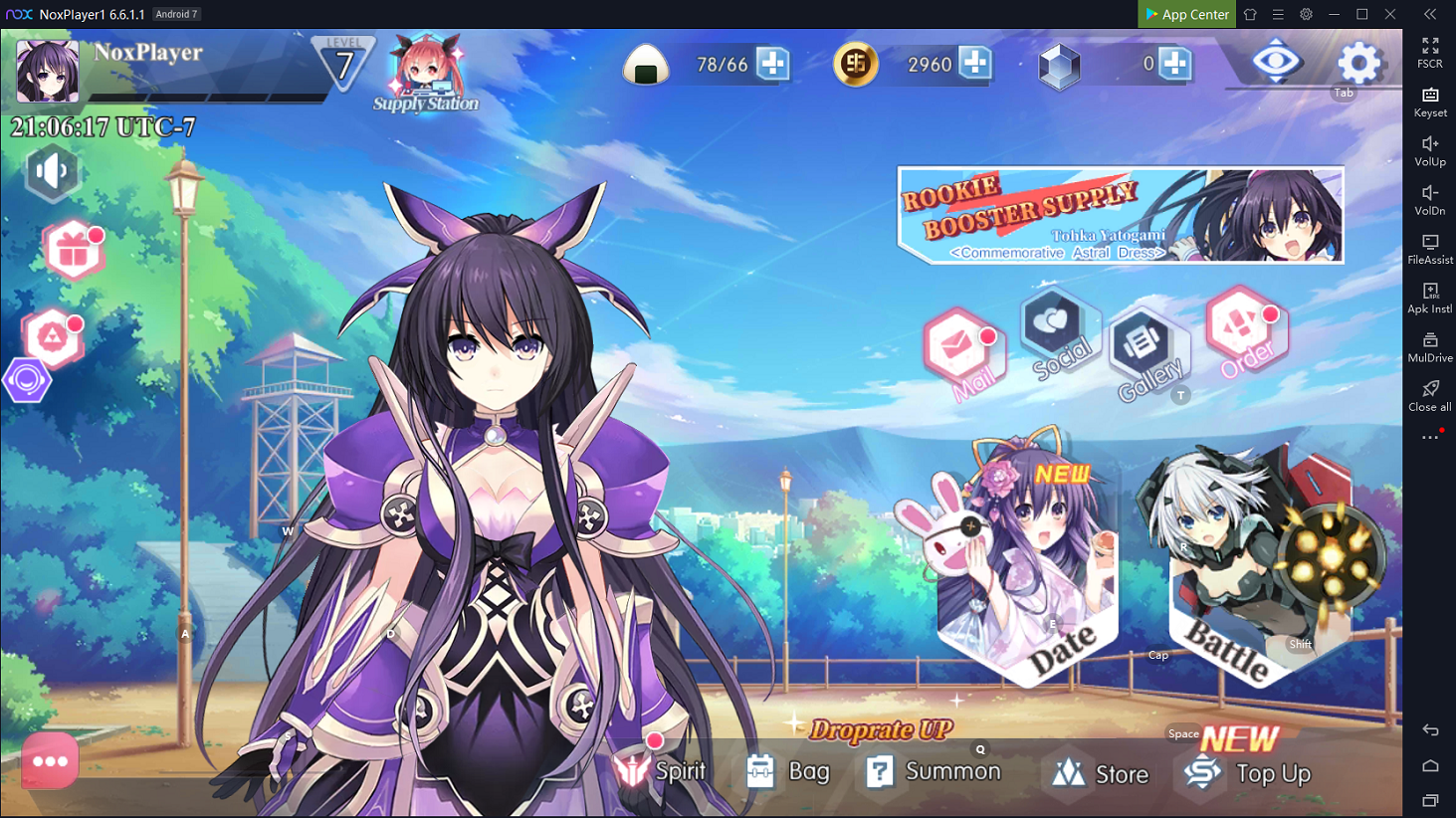Toggle interface visibility with the eye icon
Viewport: 1456px width, 818px height.
pyautogui.click(x=1276, y=62)
